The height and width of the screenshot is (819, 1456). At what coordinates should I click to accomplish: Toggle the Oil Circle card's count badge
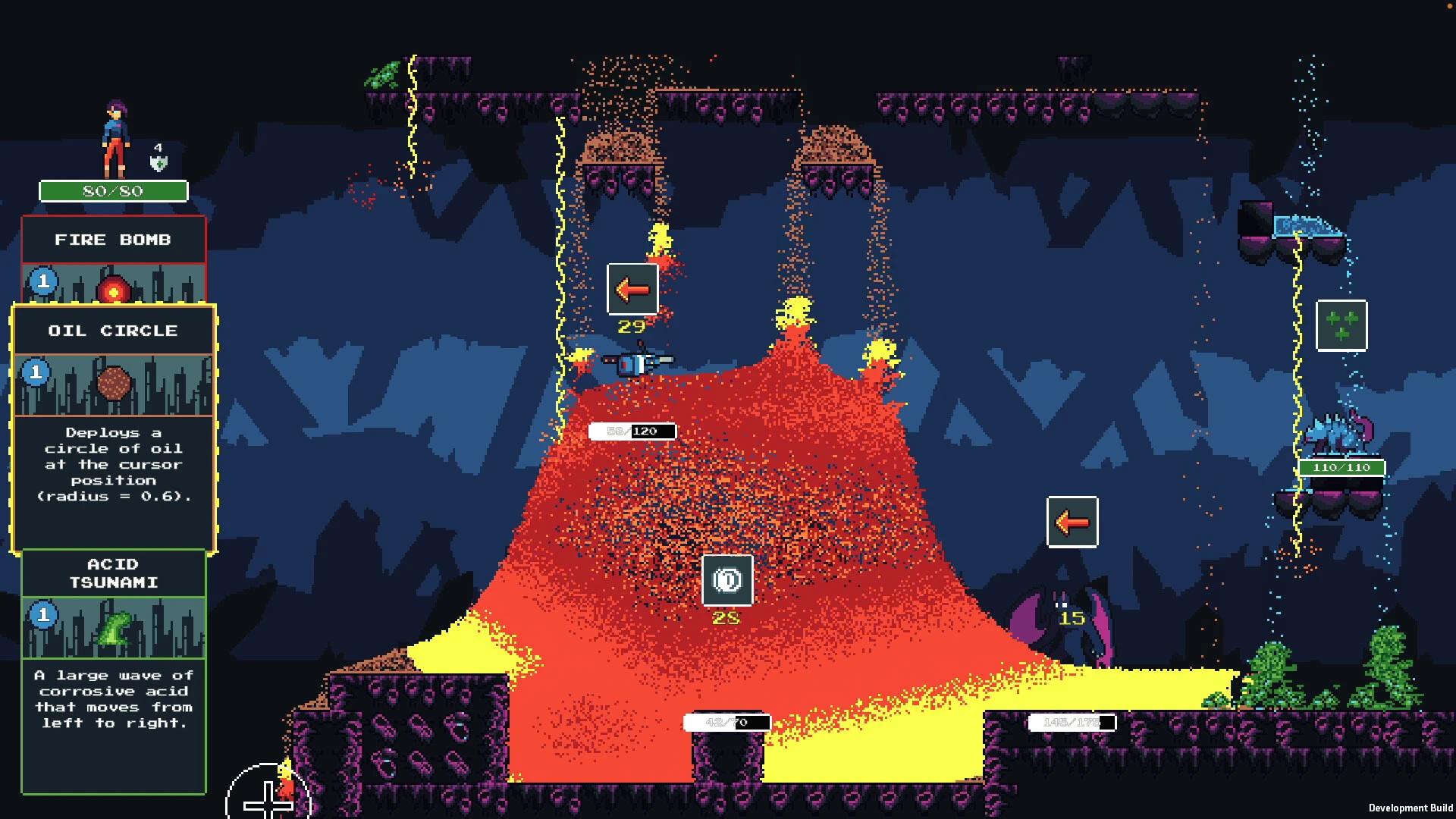coord(36,373)
